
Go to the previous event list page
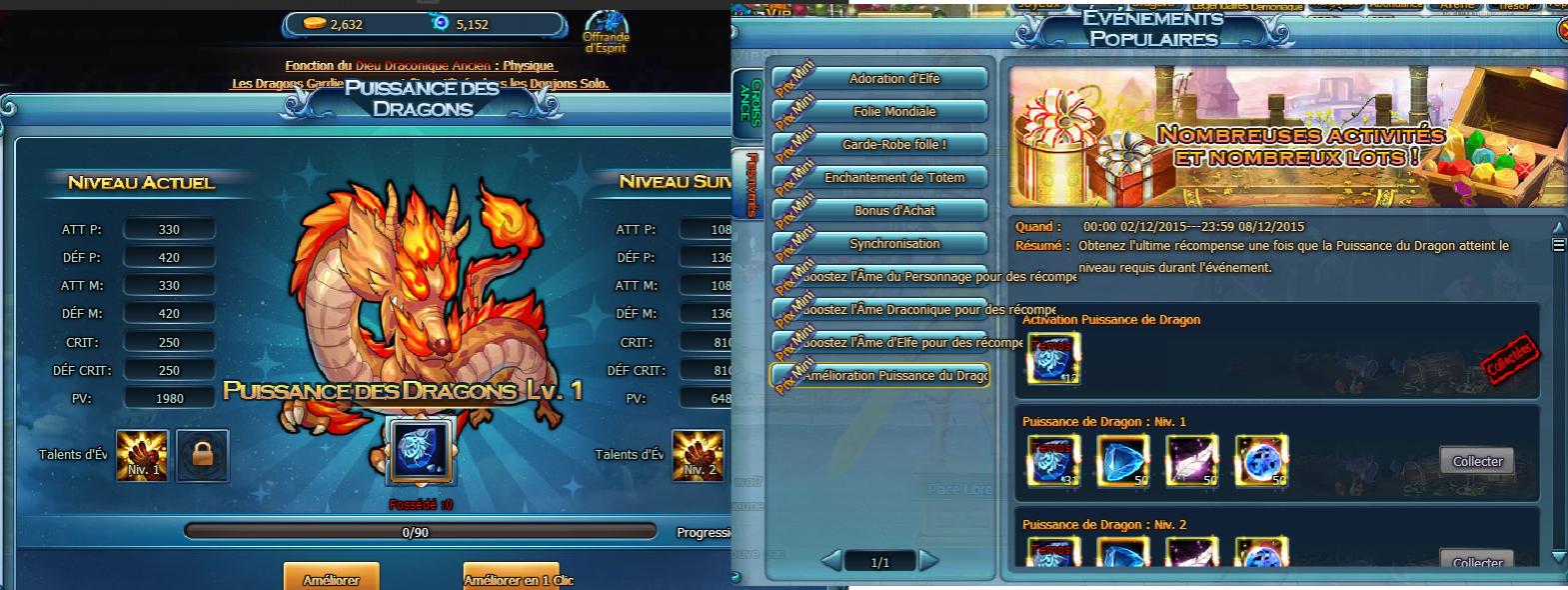tap(831, 561)
